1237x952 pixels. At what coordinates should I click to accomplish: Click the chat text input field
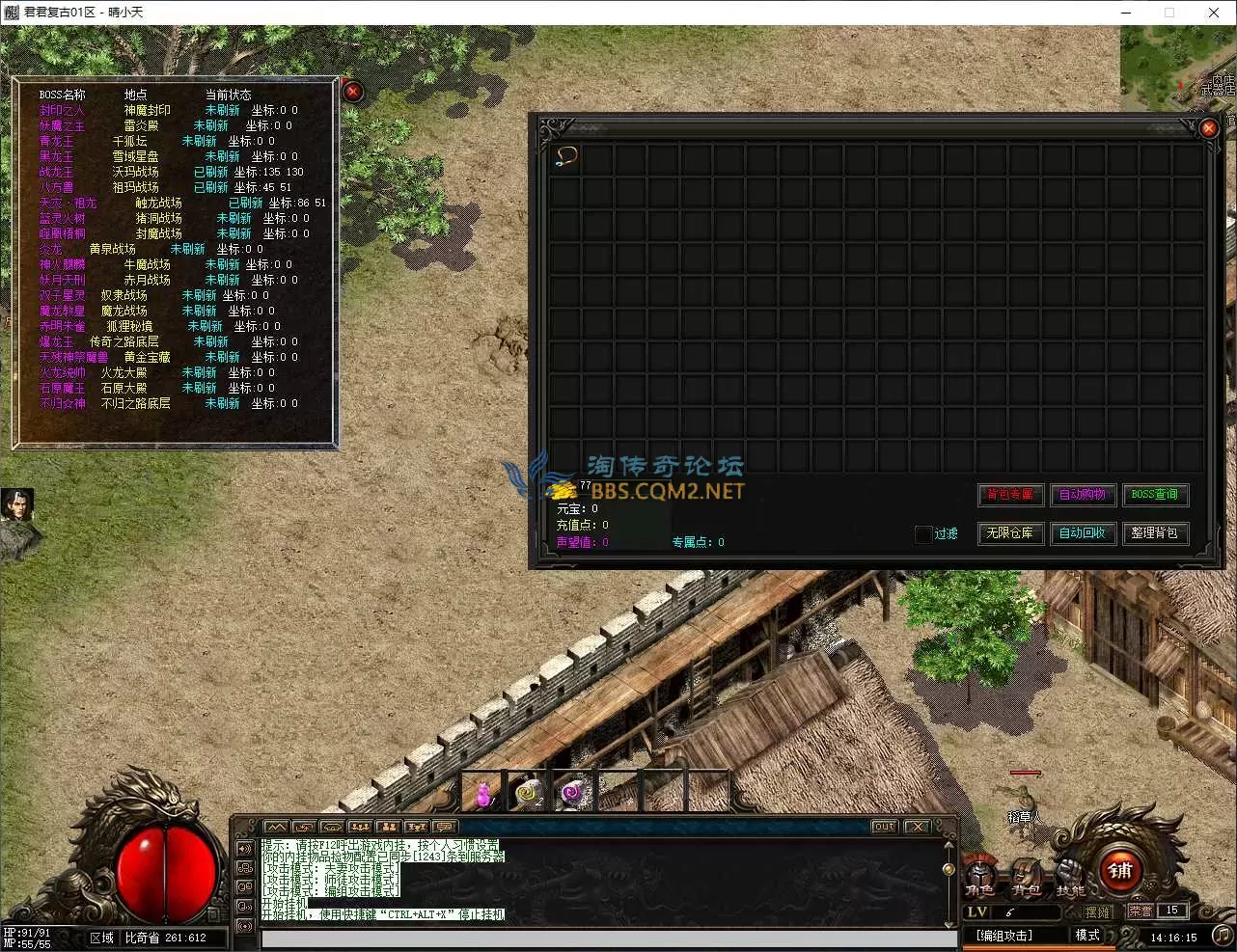pyautogui.click(x=608, y=938)
